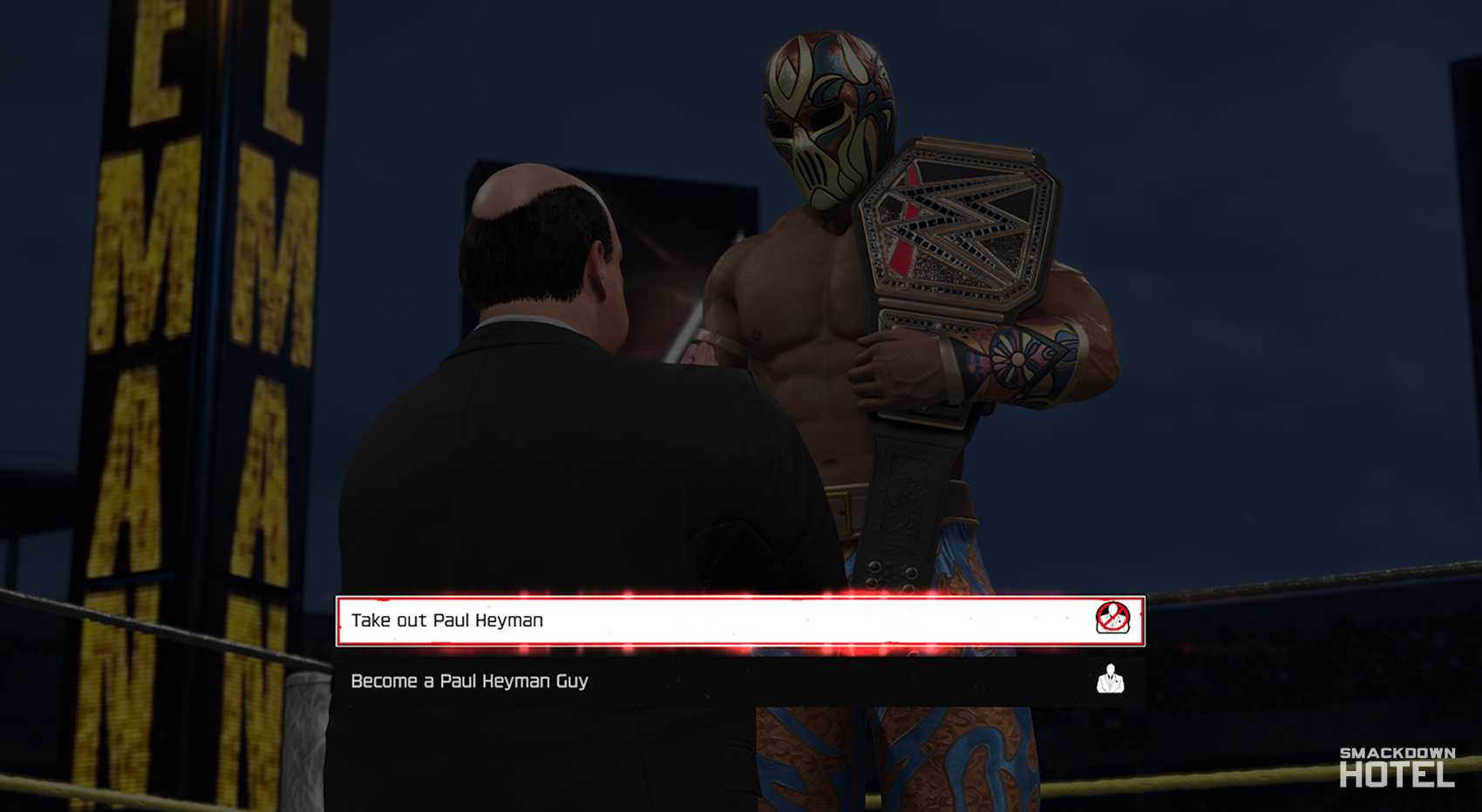1482x812 pixels.
Task: Click the red highlight border of the top choice
Action: [x=741, y=600]
